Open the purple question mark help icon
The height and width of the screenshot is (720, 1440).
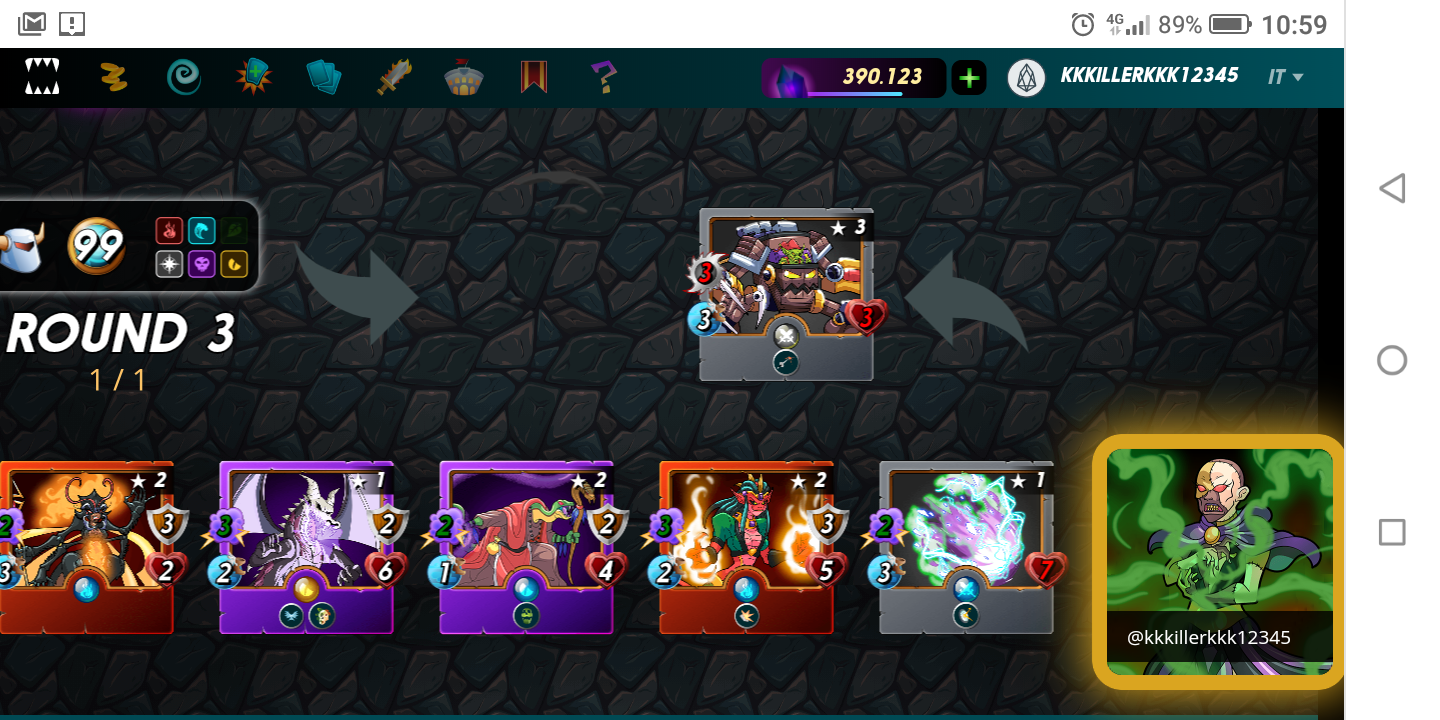tap(603, 77)
